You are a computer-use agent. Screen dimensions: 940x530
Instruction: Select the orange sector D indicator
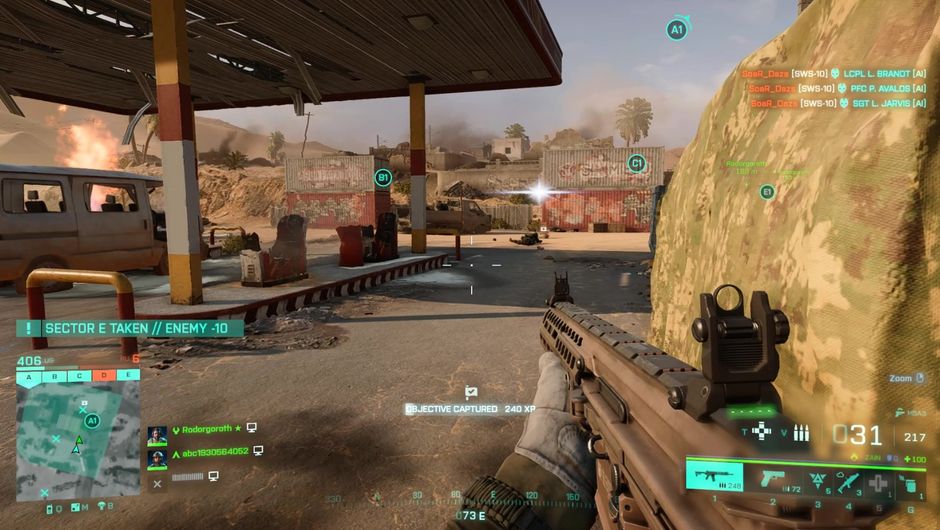click(x=103, y=376)
